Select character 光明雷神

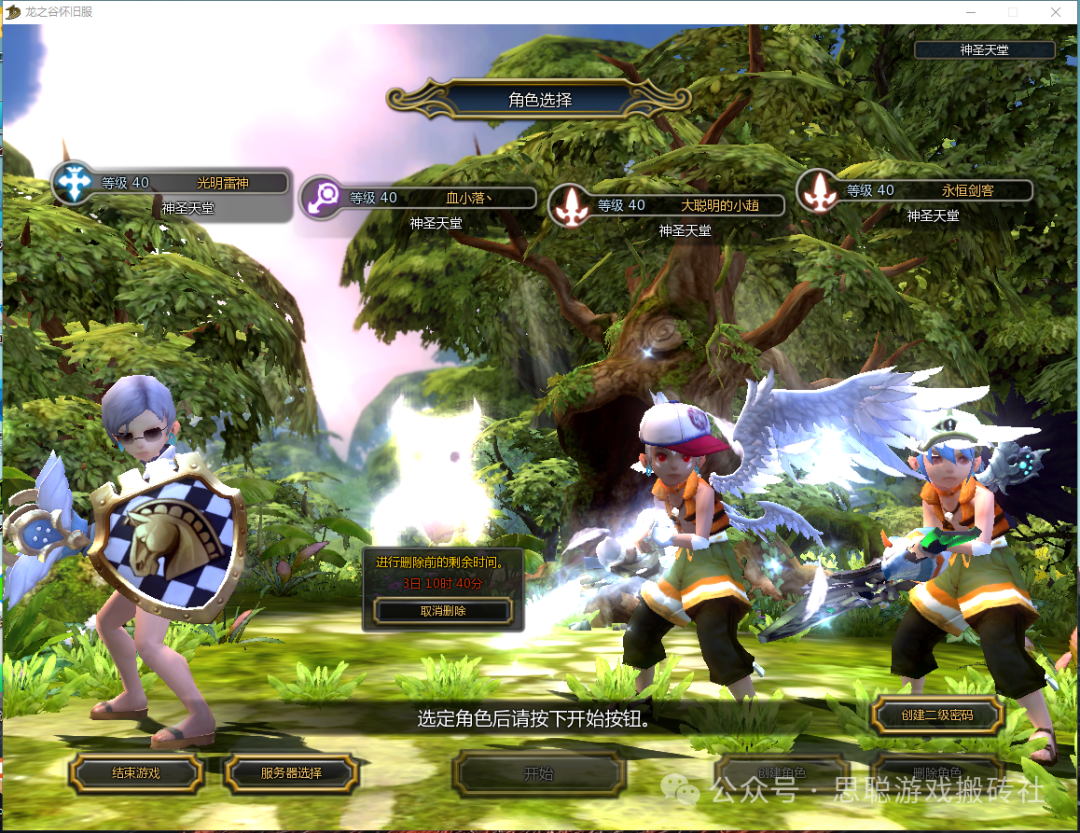pos(172,183)
